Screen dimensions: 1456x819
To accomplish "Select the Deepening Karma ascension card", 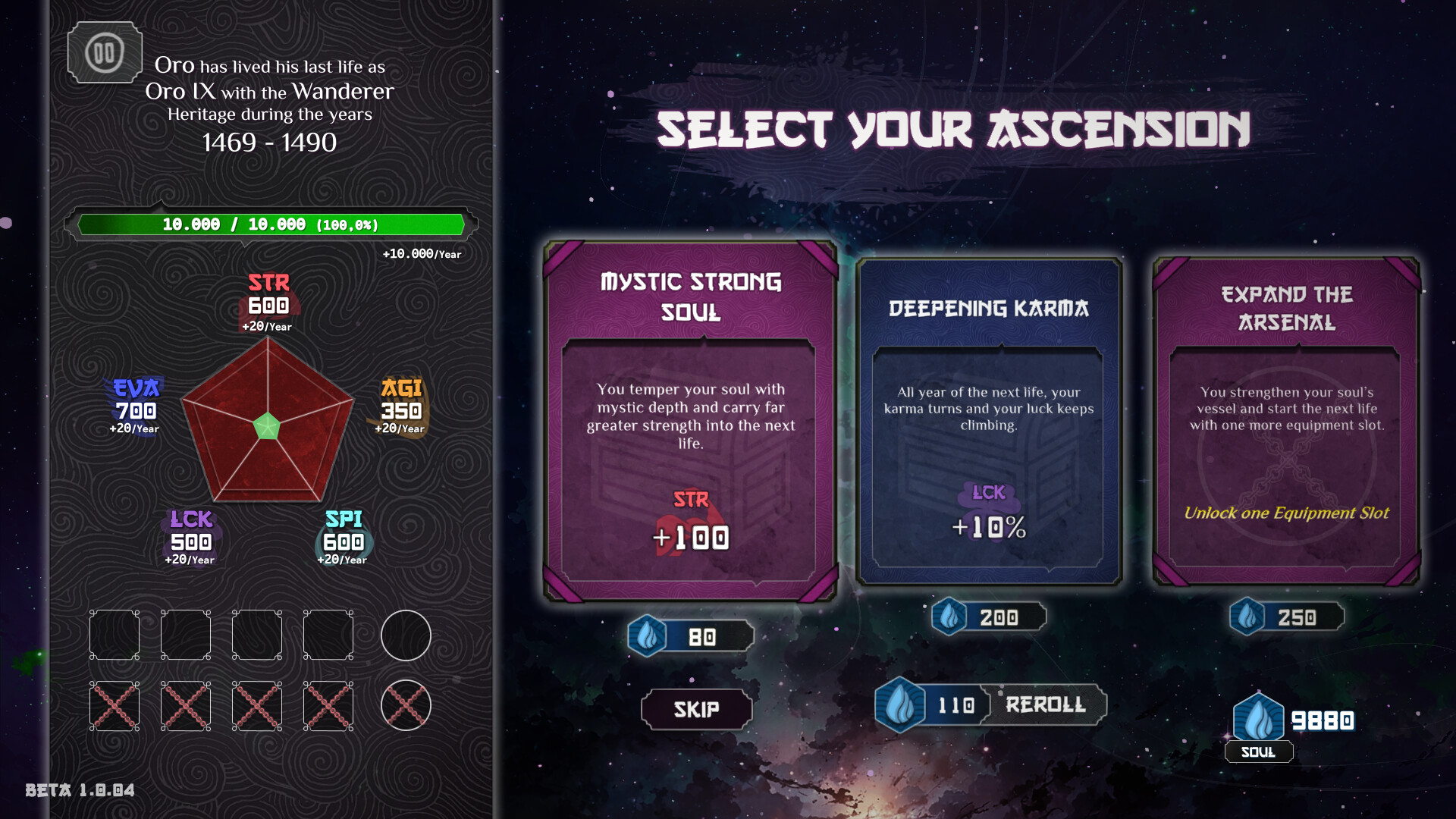I will click(988, 421).
